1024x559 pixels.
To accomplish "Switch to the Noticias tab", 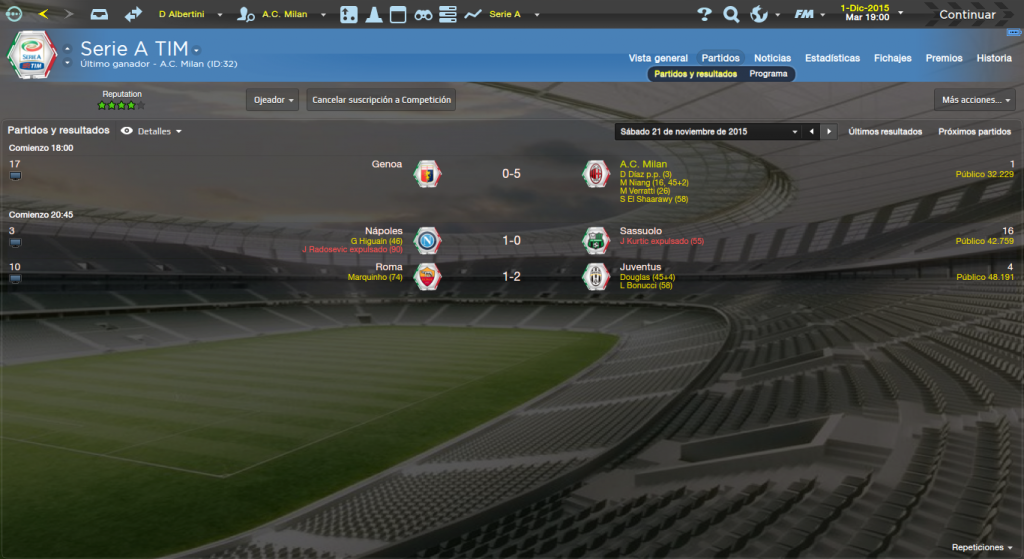I will 772,58.
